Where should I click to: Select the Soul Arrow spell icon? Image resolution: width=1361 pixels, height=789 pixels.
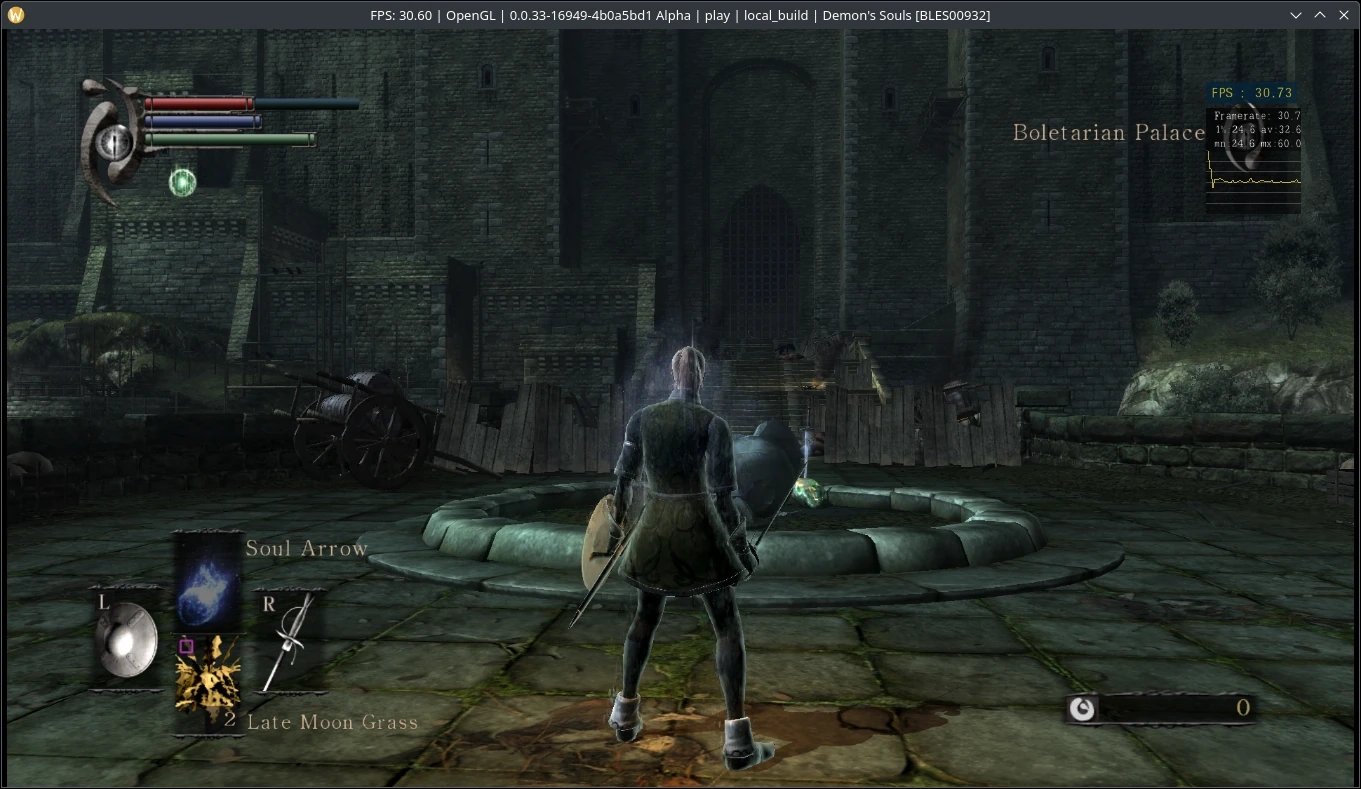click(x=207, y=585)
